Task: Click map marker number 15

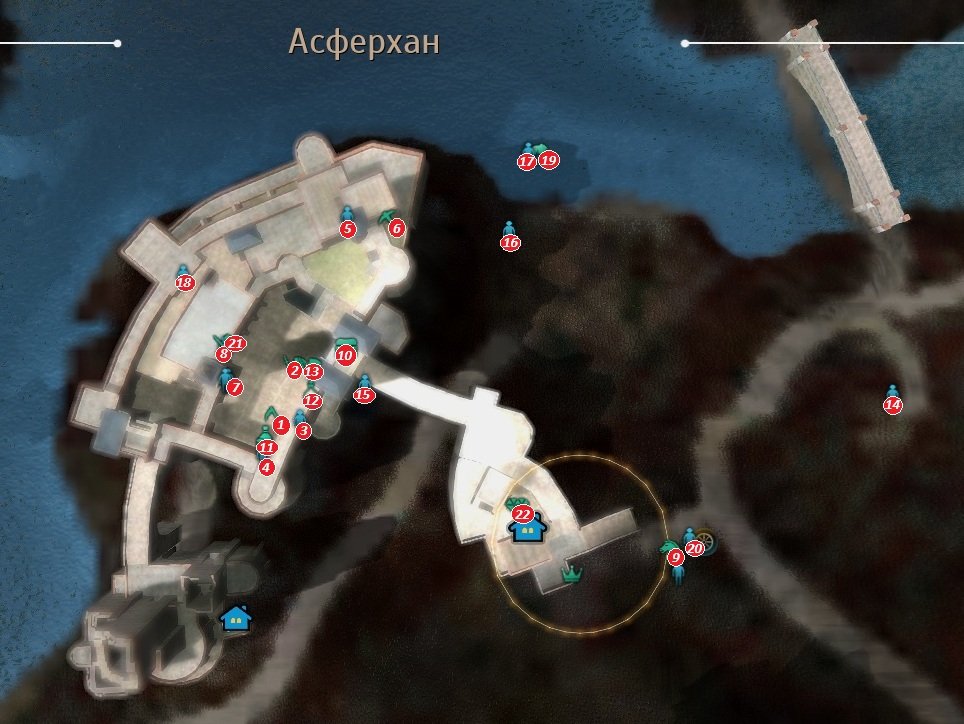Action: tap(364, 395)
